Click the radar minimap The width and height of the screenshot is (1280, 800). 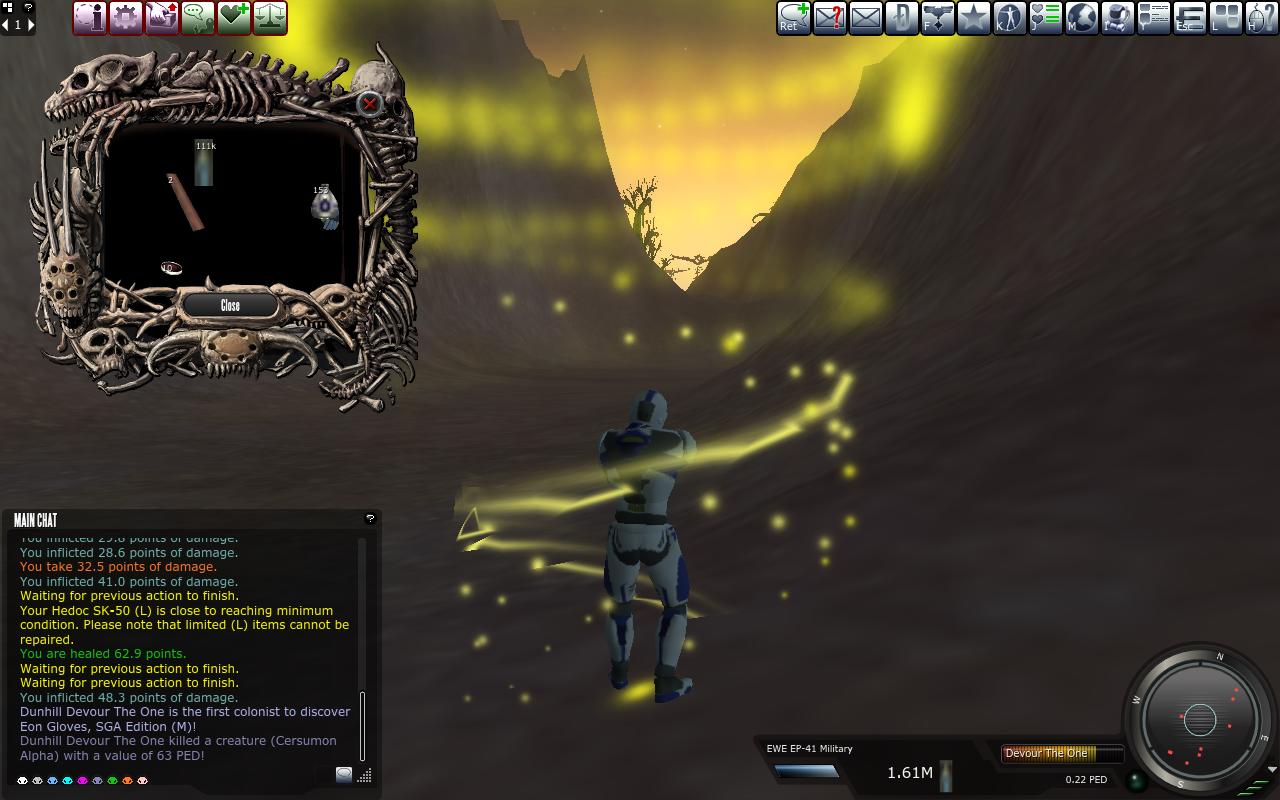(1199, 719)
